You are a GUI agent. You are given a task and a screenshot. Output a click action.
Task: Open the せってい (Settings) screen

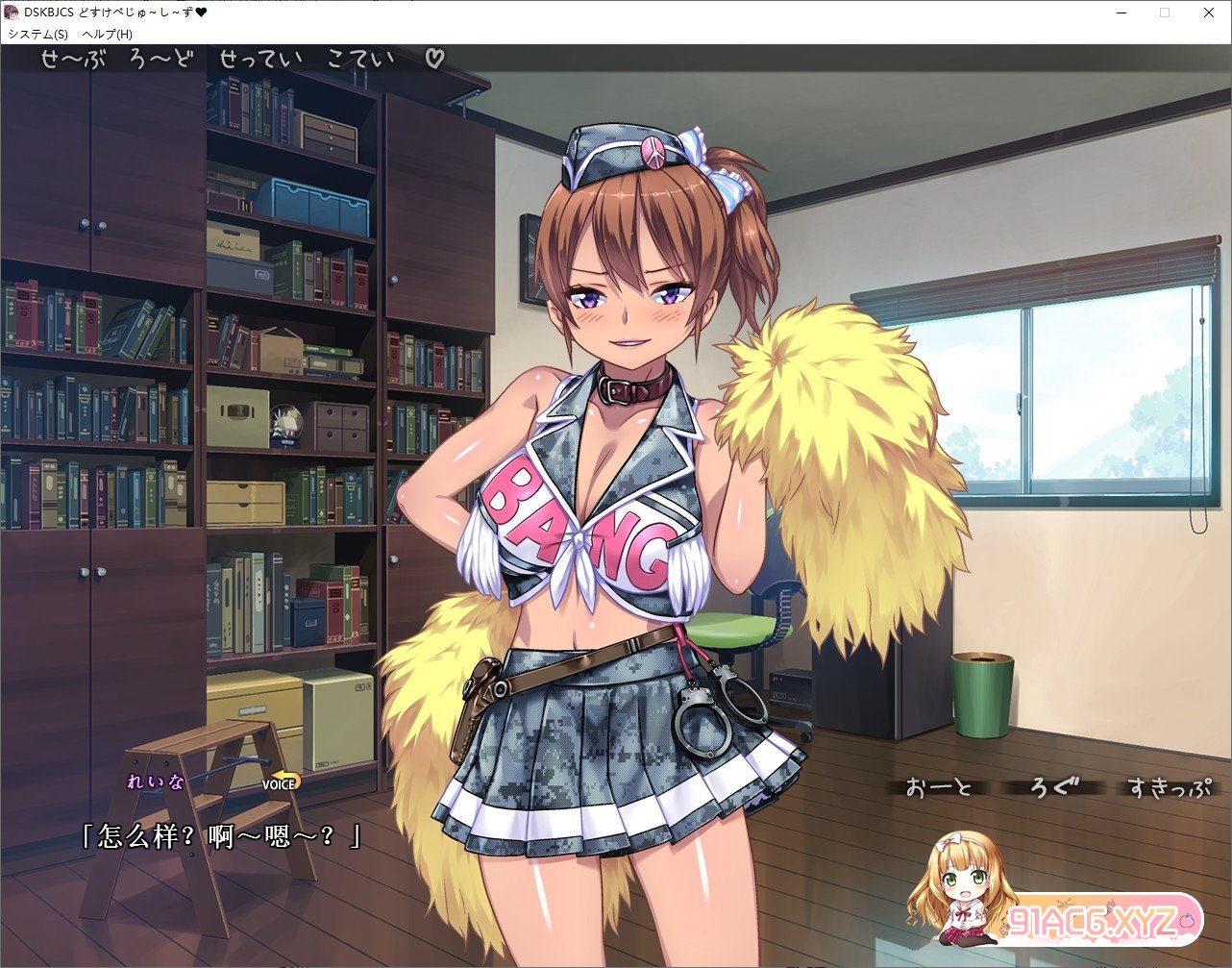point(260,59)
